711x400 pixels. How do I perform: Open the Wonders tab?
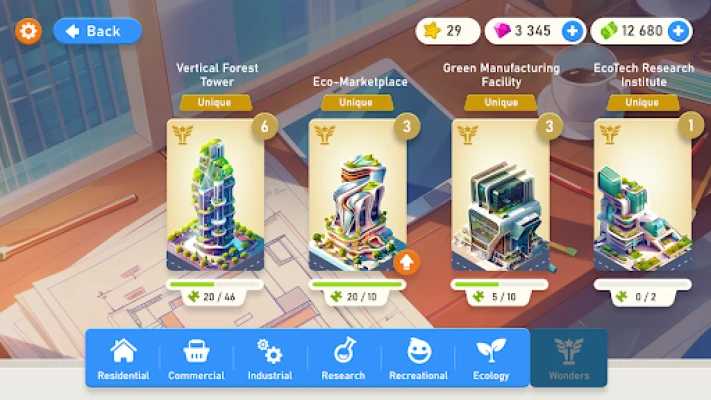click(x=569, y=359)
